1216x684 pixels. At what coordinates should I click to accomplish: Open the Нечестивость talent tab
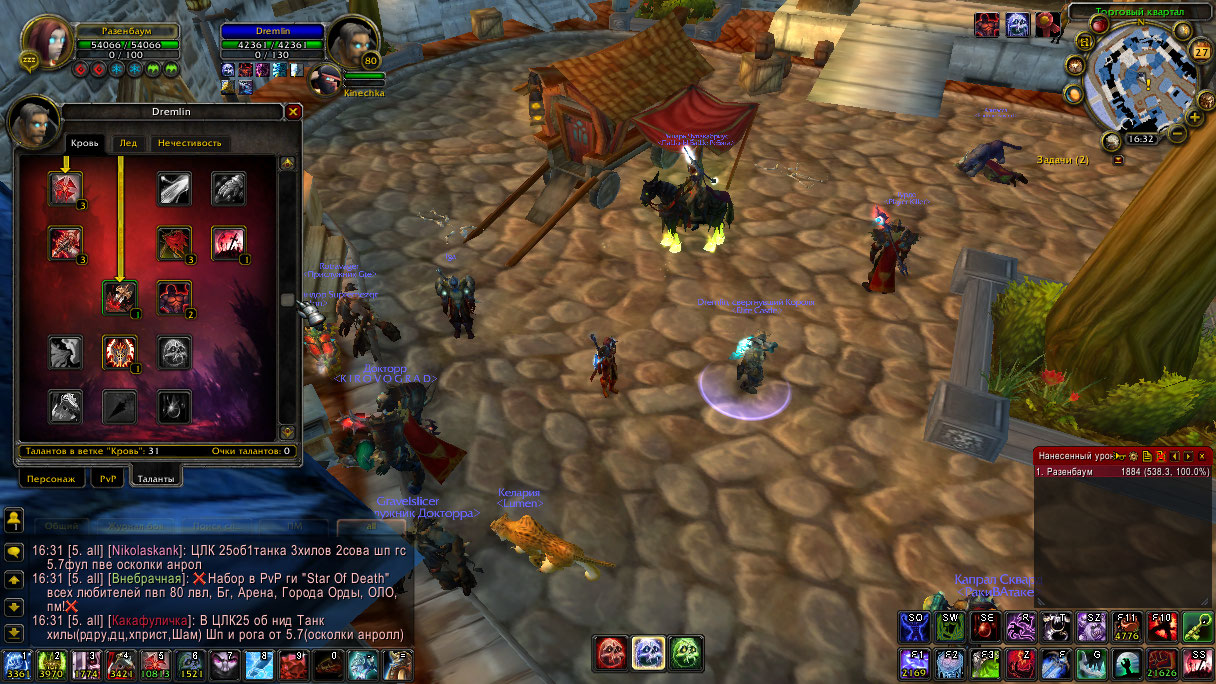click(x=188, y=143)
